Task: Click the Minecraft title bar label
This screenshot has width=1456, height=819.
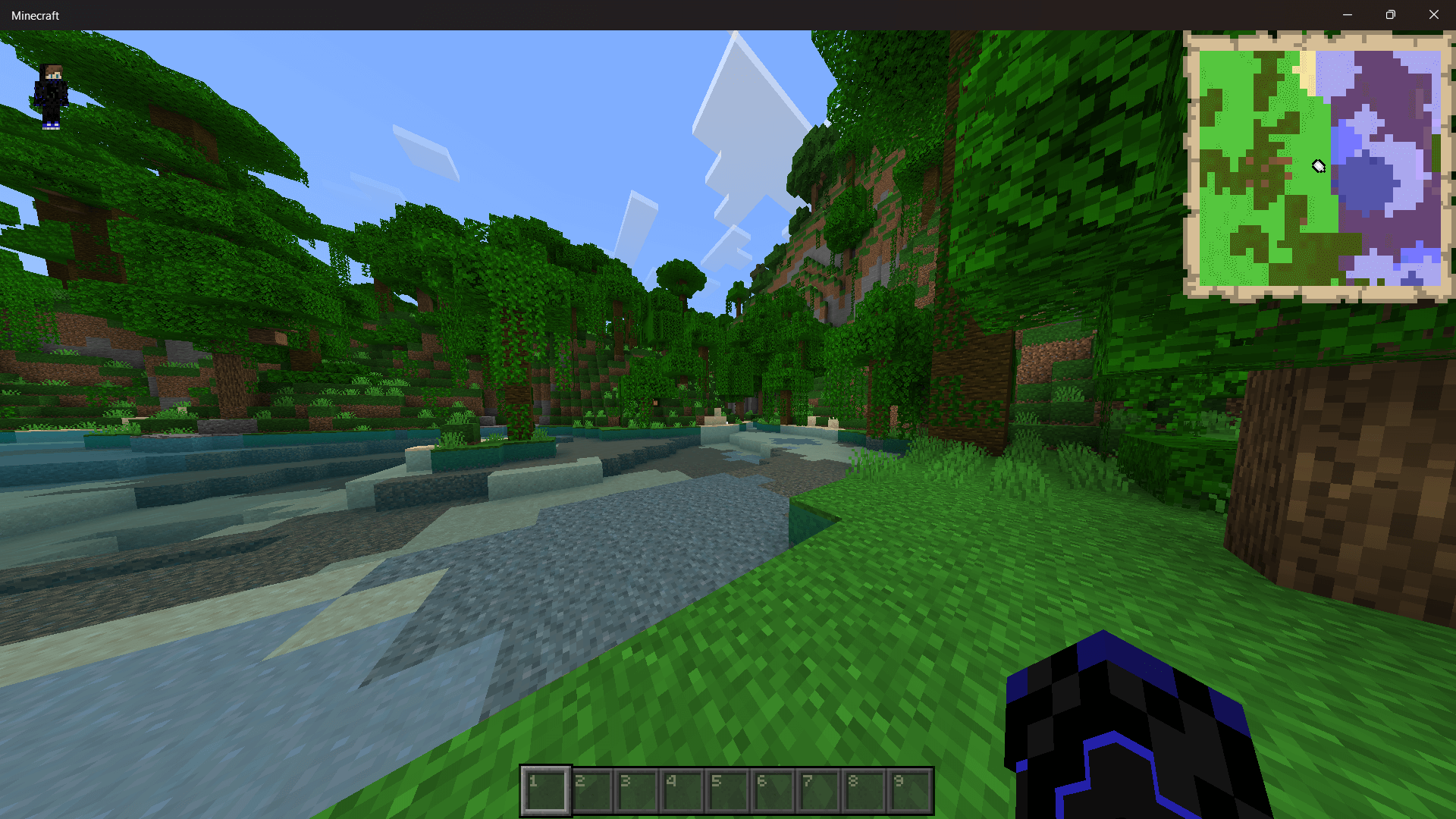Action: (35, 14)
